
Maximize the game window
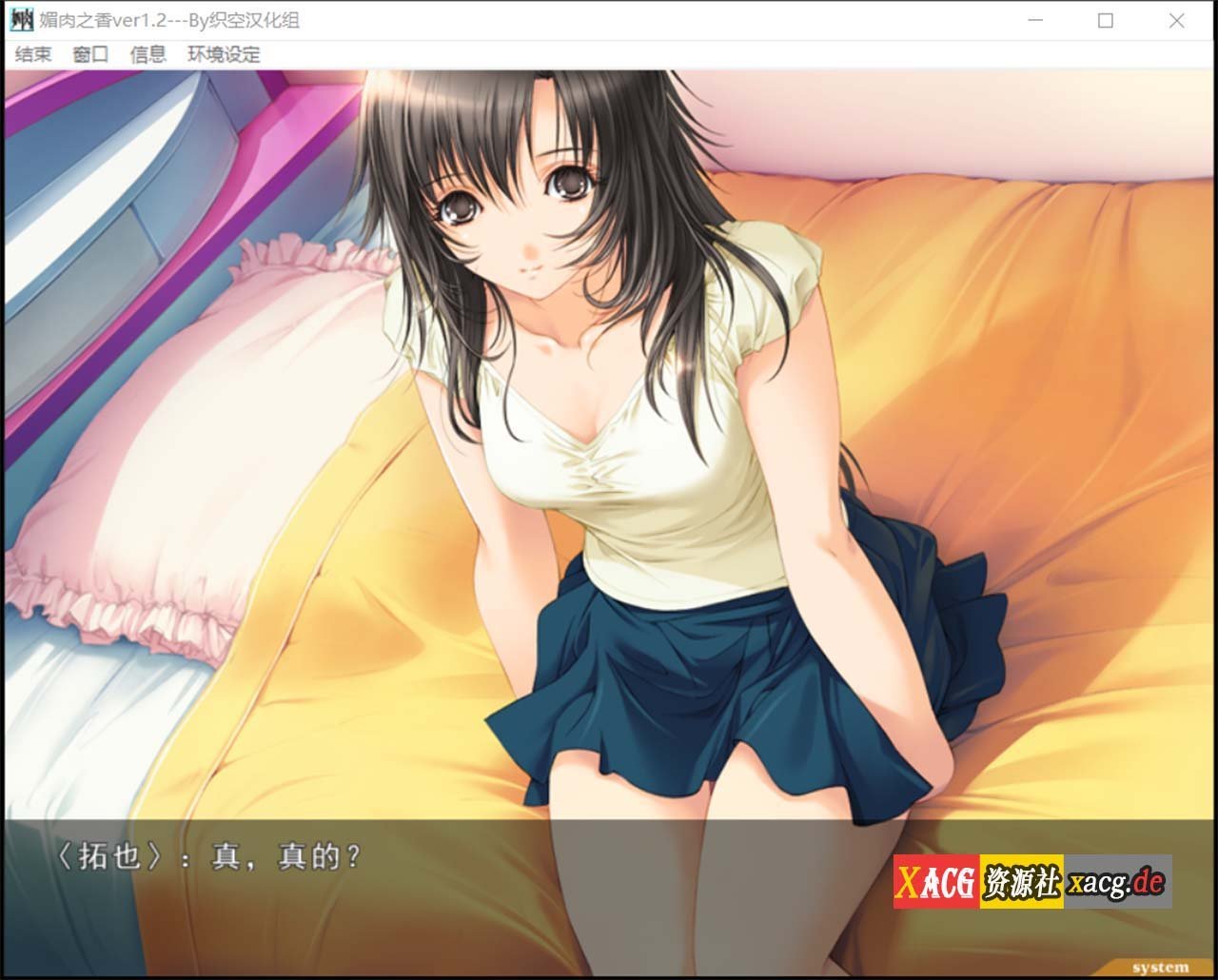pos(1104,18)
